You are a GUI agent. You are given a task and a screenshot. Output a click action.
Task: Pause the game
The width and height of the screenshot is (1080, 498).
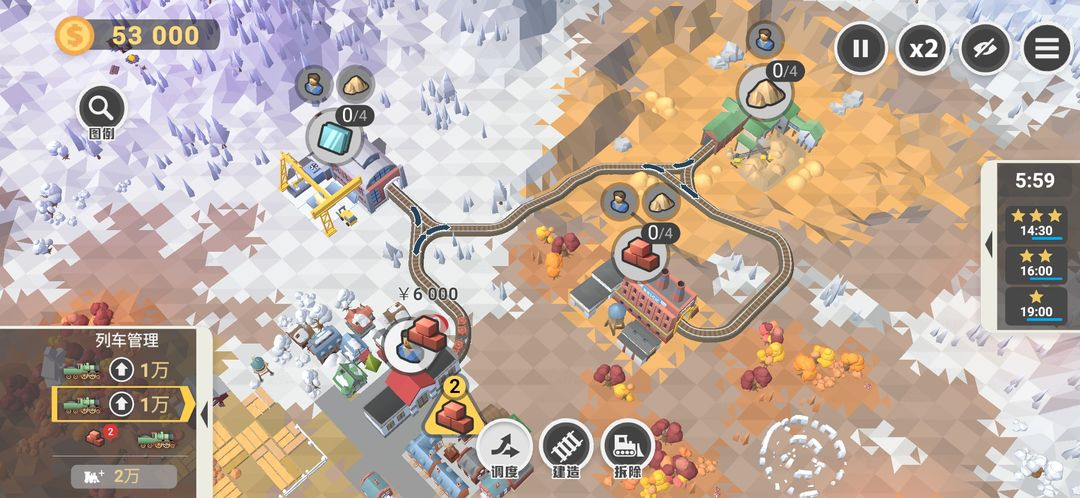[x=860, y=48]
